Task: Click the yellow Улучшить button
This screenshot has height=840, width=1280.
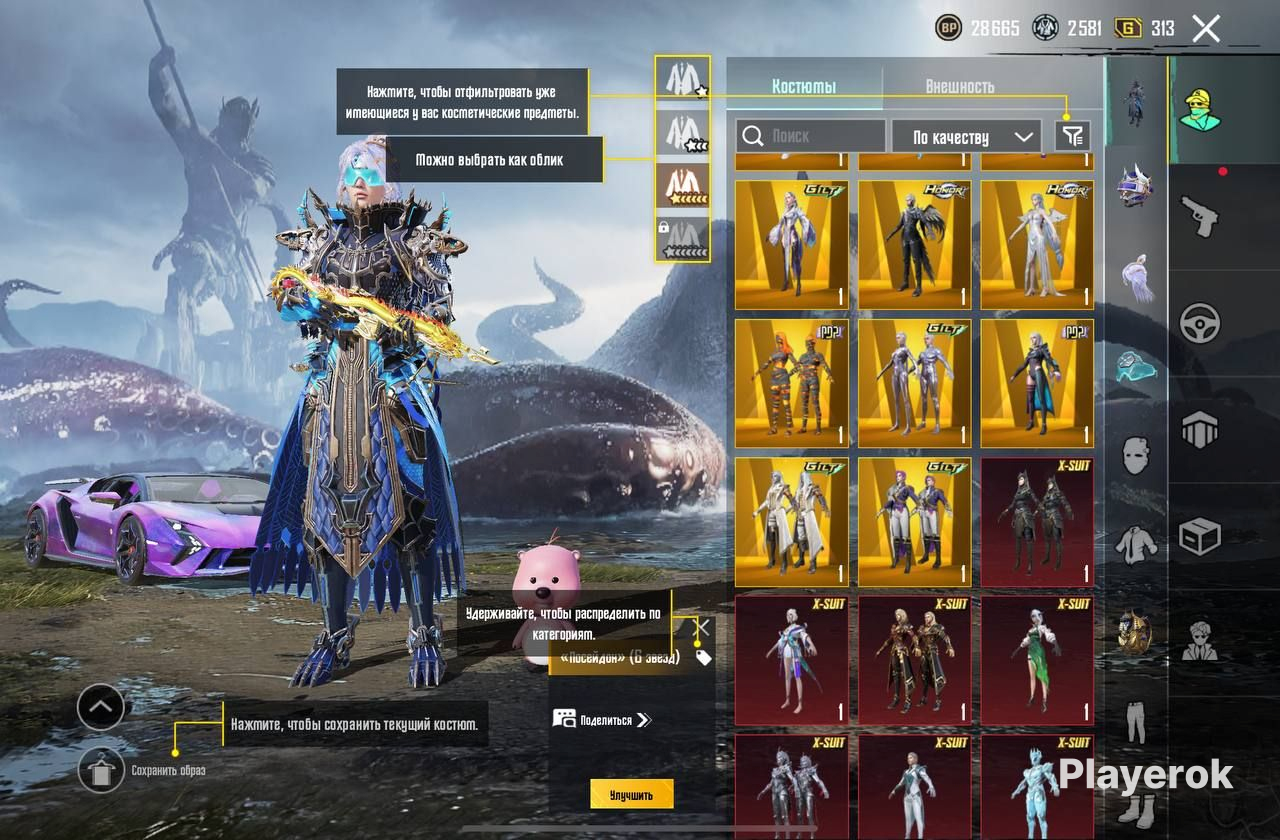Action: click(631, 794)
